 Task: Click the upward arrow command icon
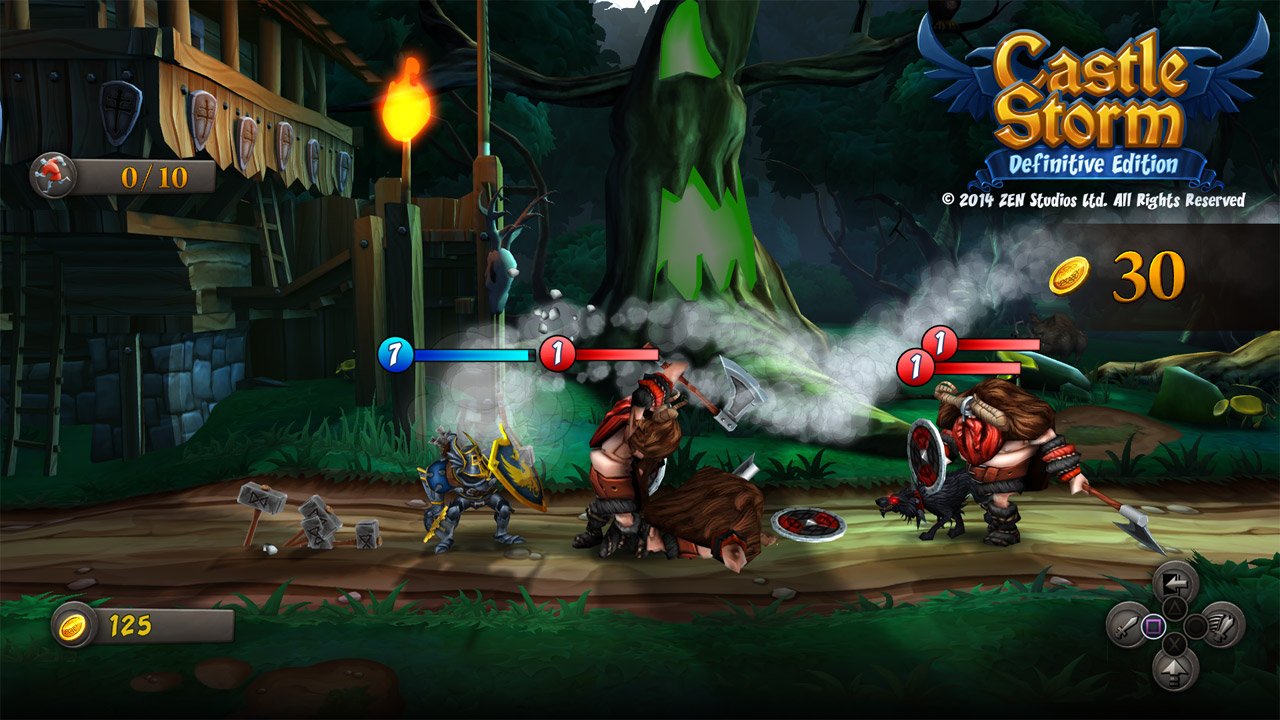[x=1175, y=670]
